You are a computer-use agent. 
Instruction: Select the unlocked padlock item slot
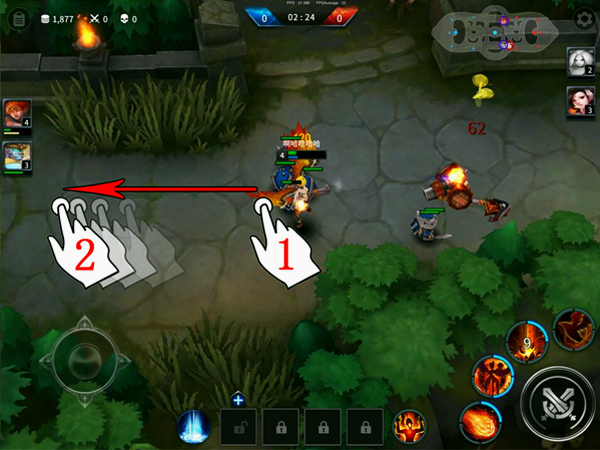tap(238, 426)
